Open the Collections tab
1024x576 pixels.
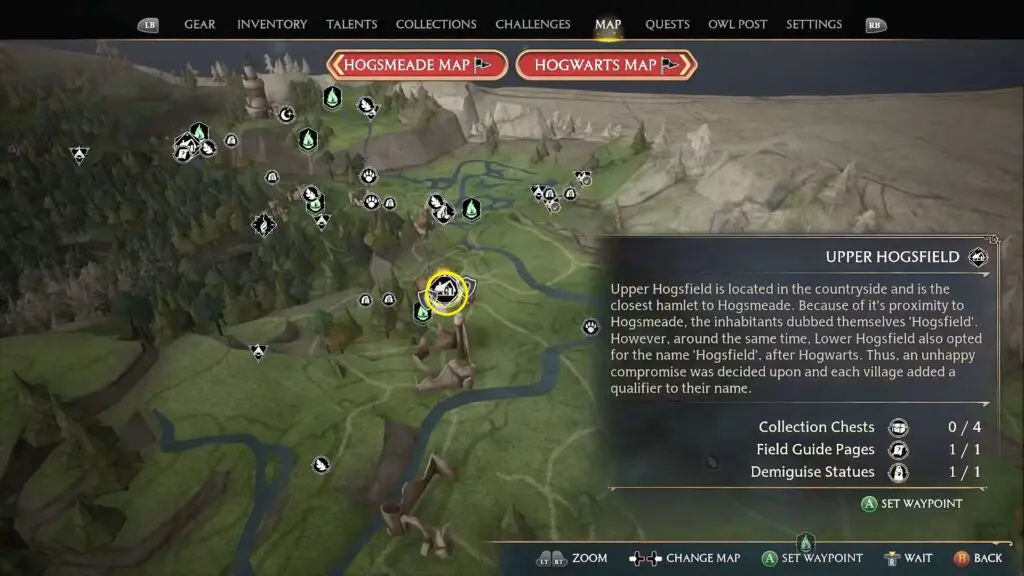point(436,24)
